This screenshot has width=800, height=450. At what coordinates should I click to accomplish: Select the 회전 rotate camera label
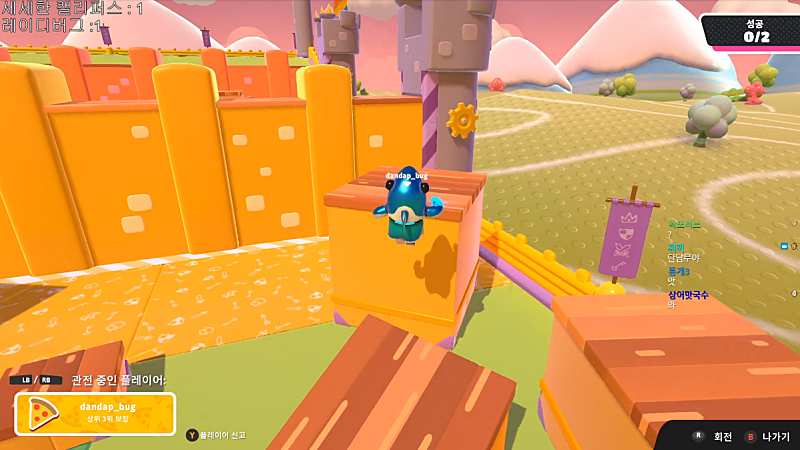tap(722, 437)
